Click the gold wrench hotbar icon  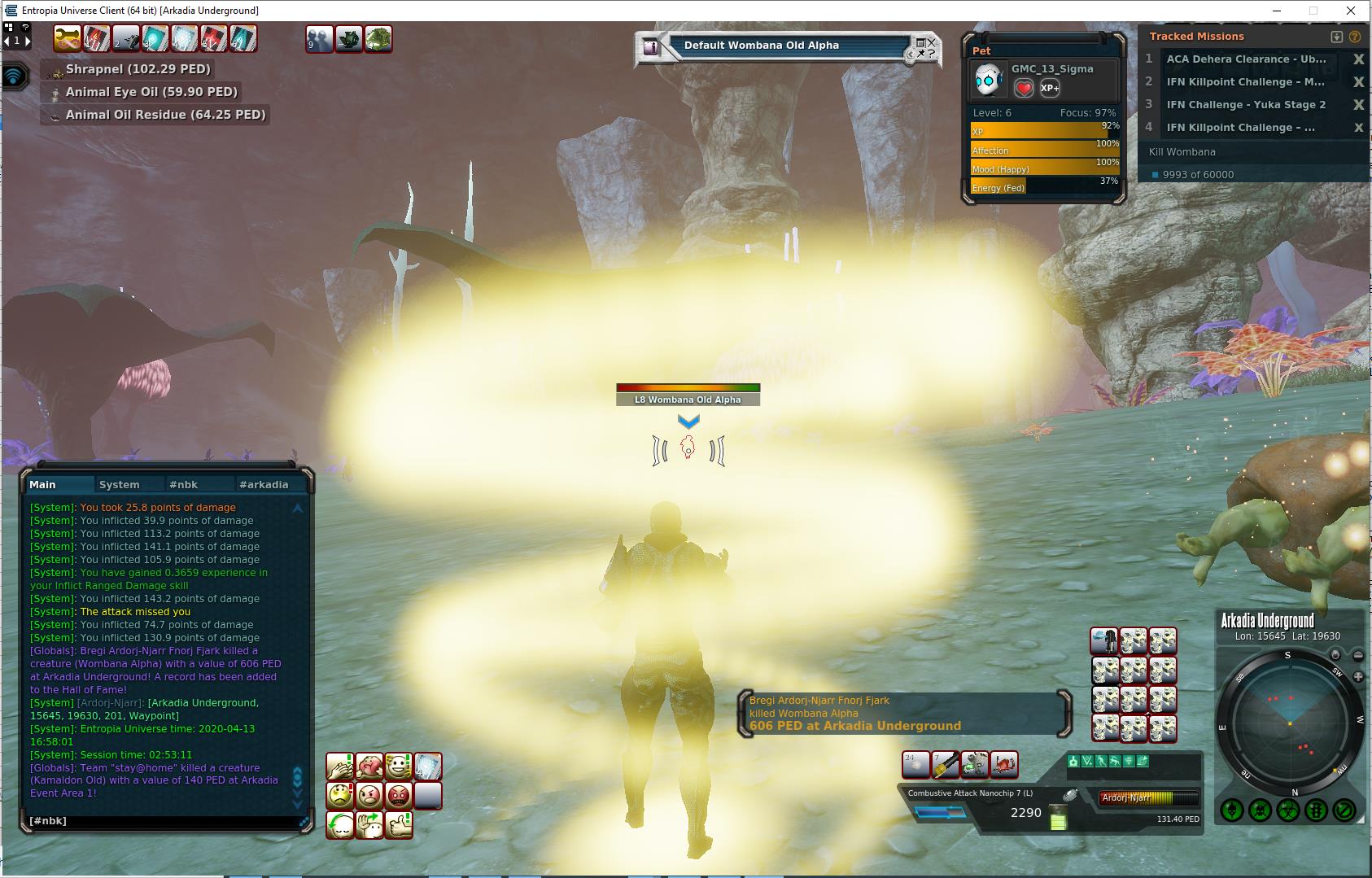68,38
